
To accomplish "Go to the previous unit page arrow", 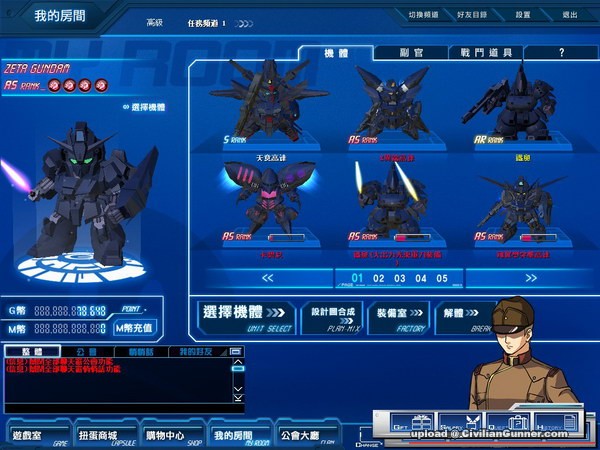I will pos(266,279).
